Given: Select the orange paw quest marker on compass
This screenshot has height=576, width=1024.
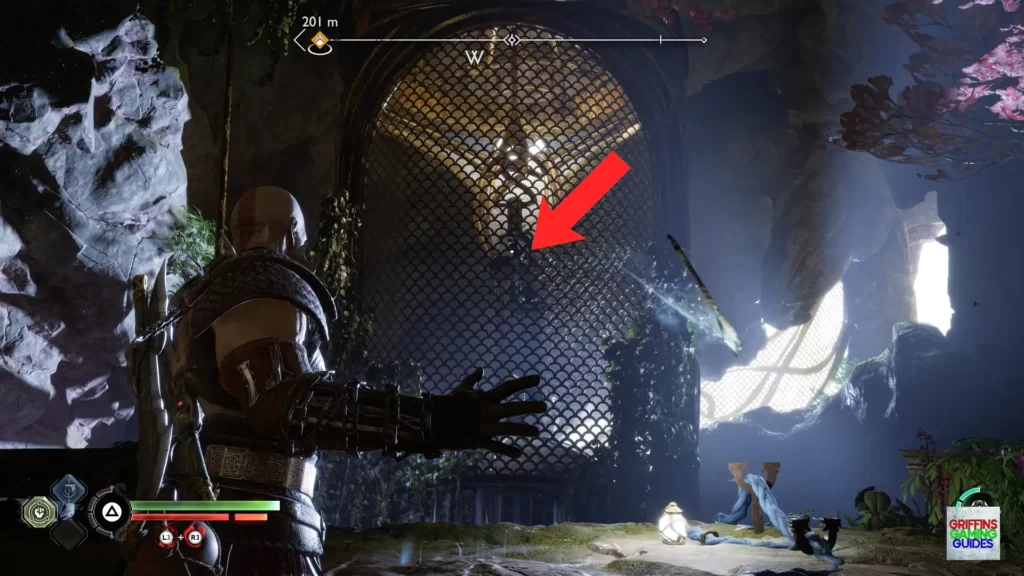Looking at the screenshot, I should click(320, 41).
